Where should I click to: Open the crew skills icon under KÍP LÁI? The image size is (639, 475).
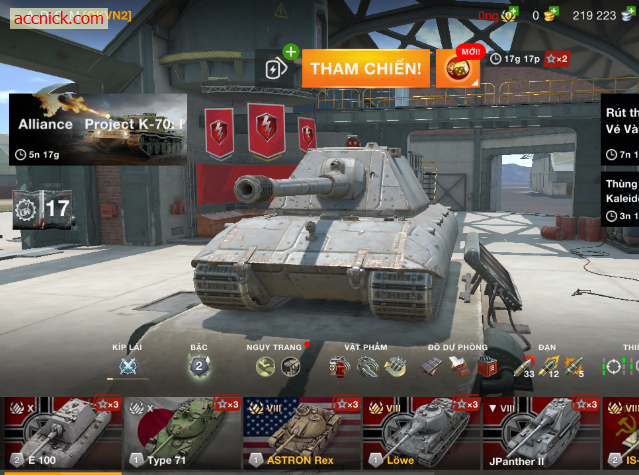(128, 367)
